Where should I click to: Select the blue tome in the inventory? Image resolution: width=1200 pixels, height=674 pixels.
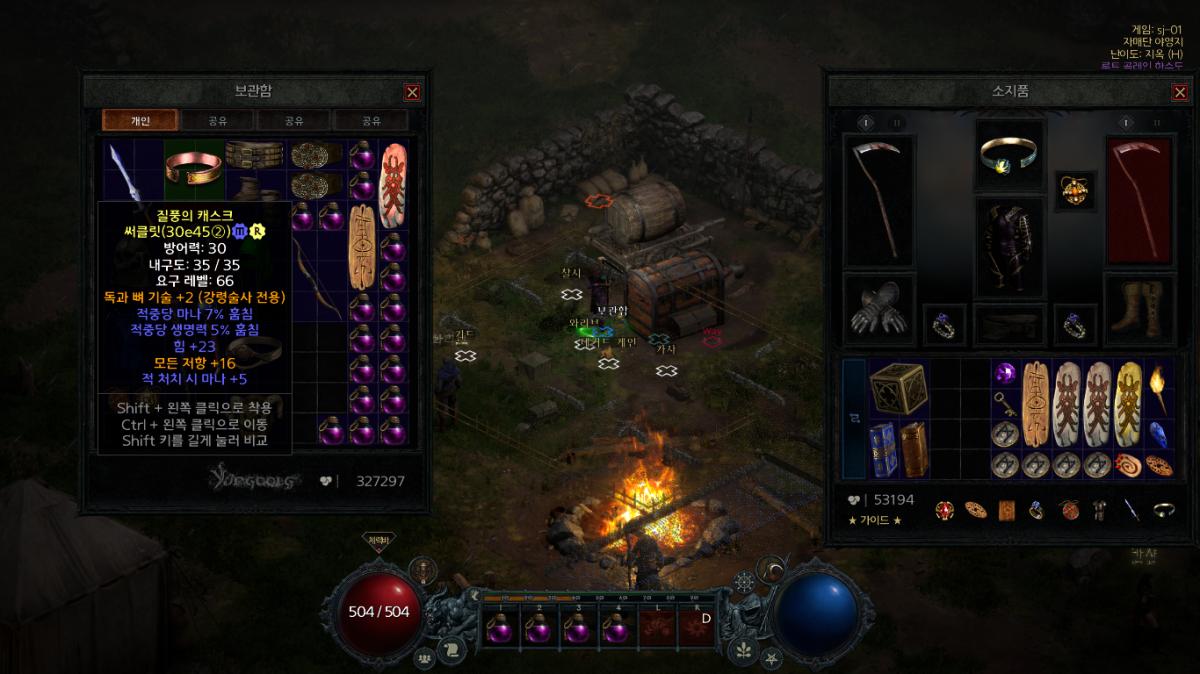click(x=881, y=448)
